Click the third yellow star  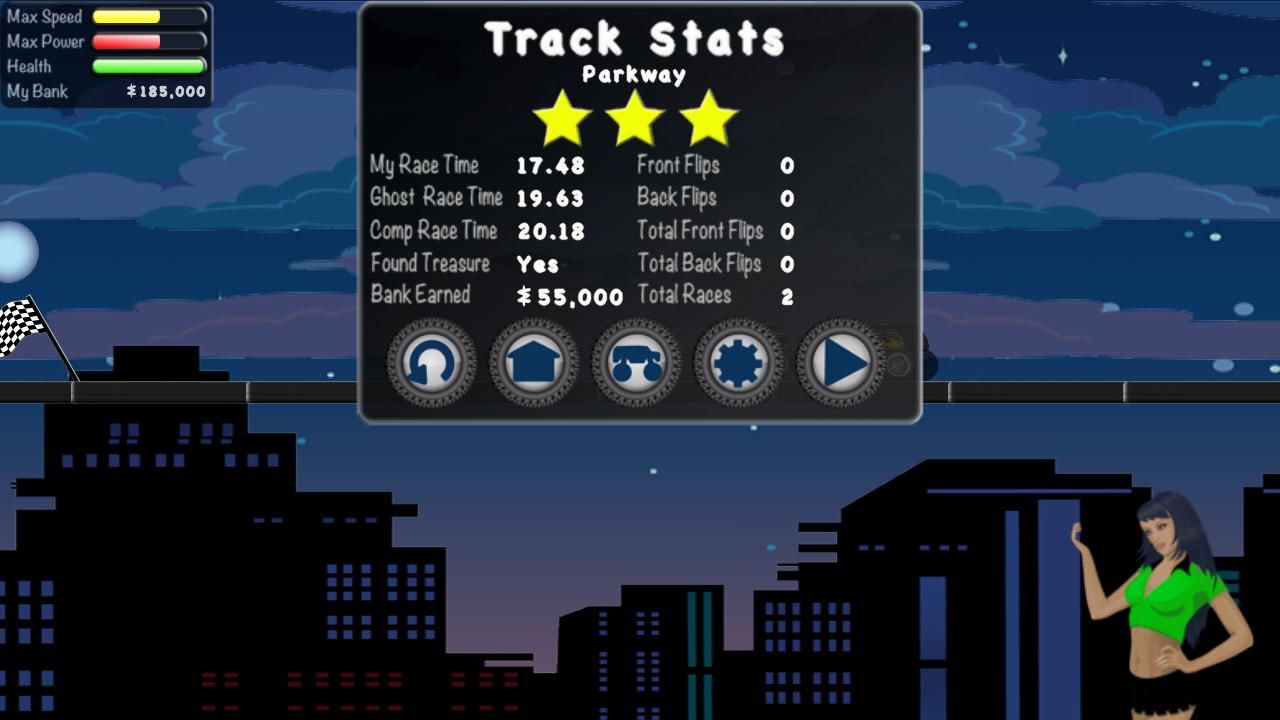[707, 117]
